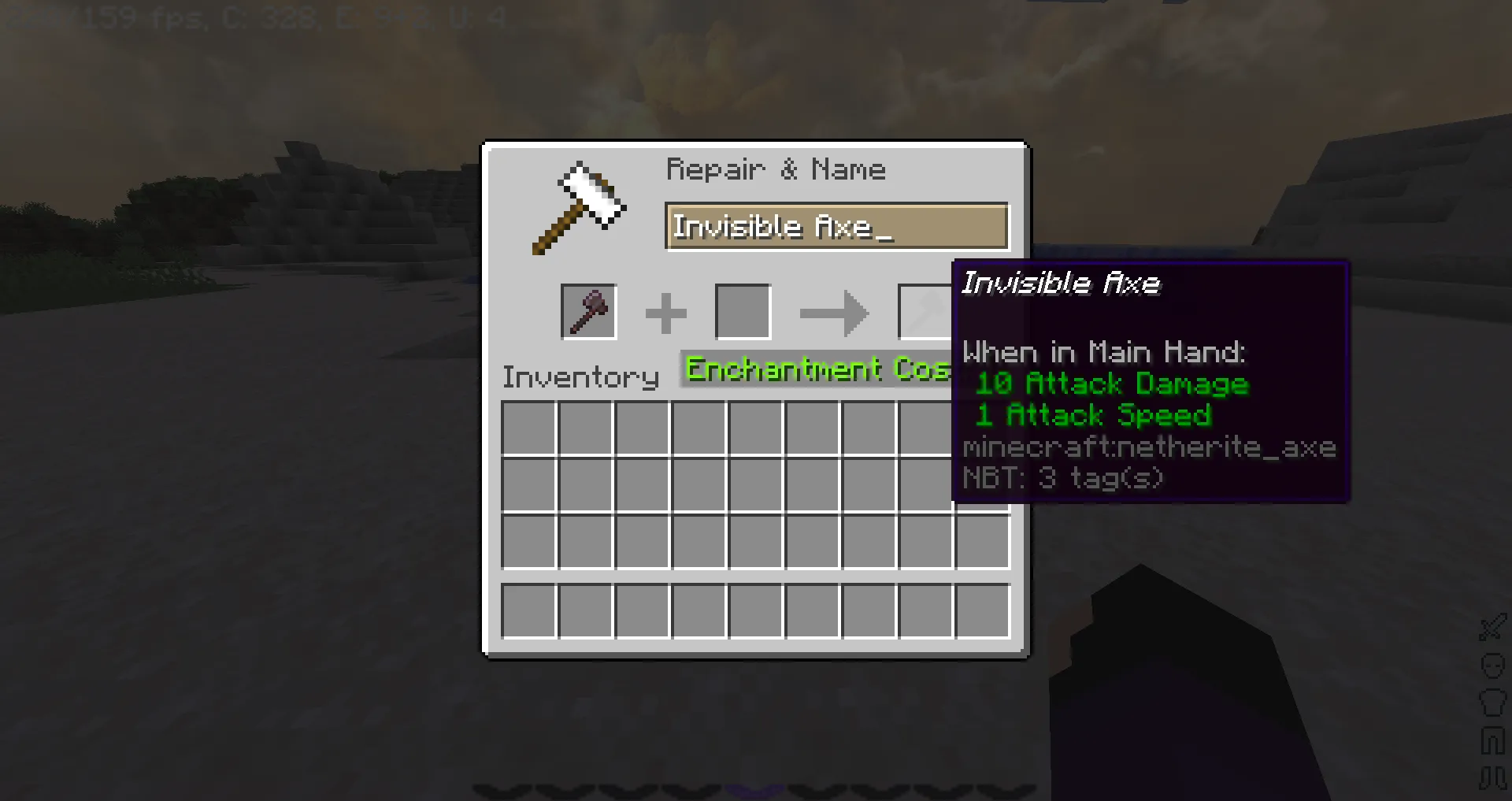This screenshot has height=801, width=1512.
Task: Click the arrow pointing to the output slot
Action: (834, 313)
